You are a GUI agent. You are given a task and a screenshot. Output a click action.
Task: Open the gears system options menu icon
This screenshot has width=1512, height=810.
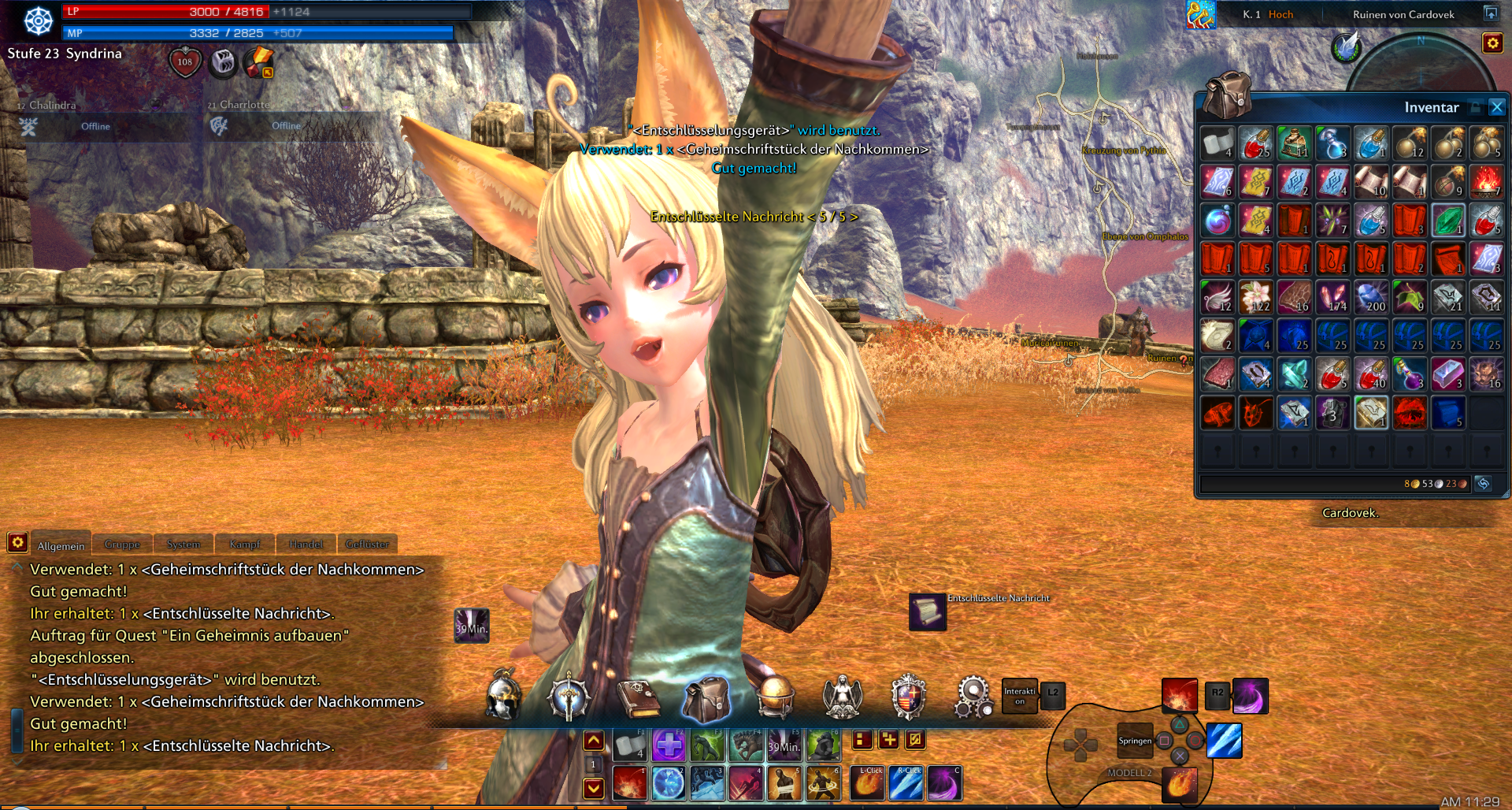click(973, 697)
